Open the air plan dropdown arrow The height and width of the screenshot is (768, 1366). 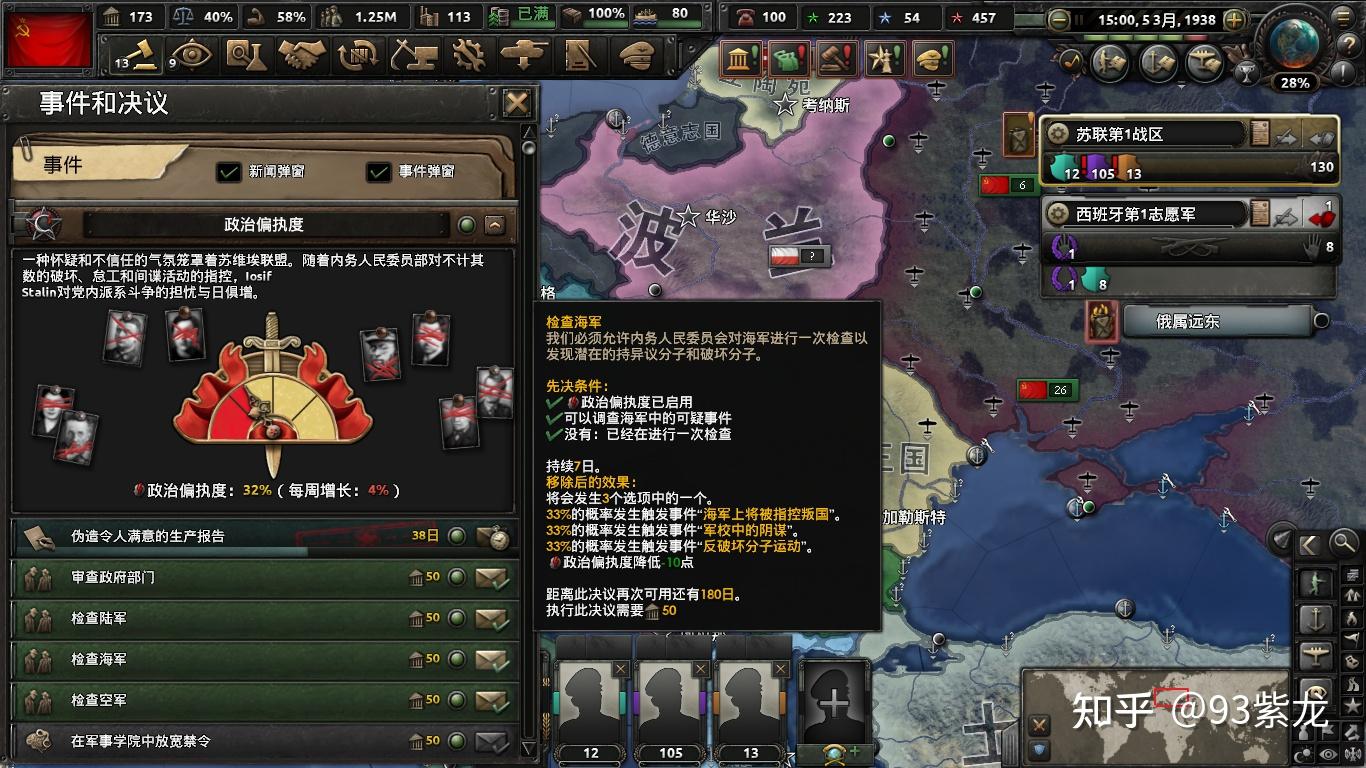point(1181,87)
